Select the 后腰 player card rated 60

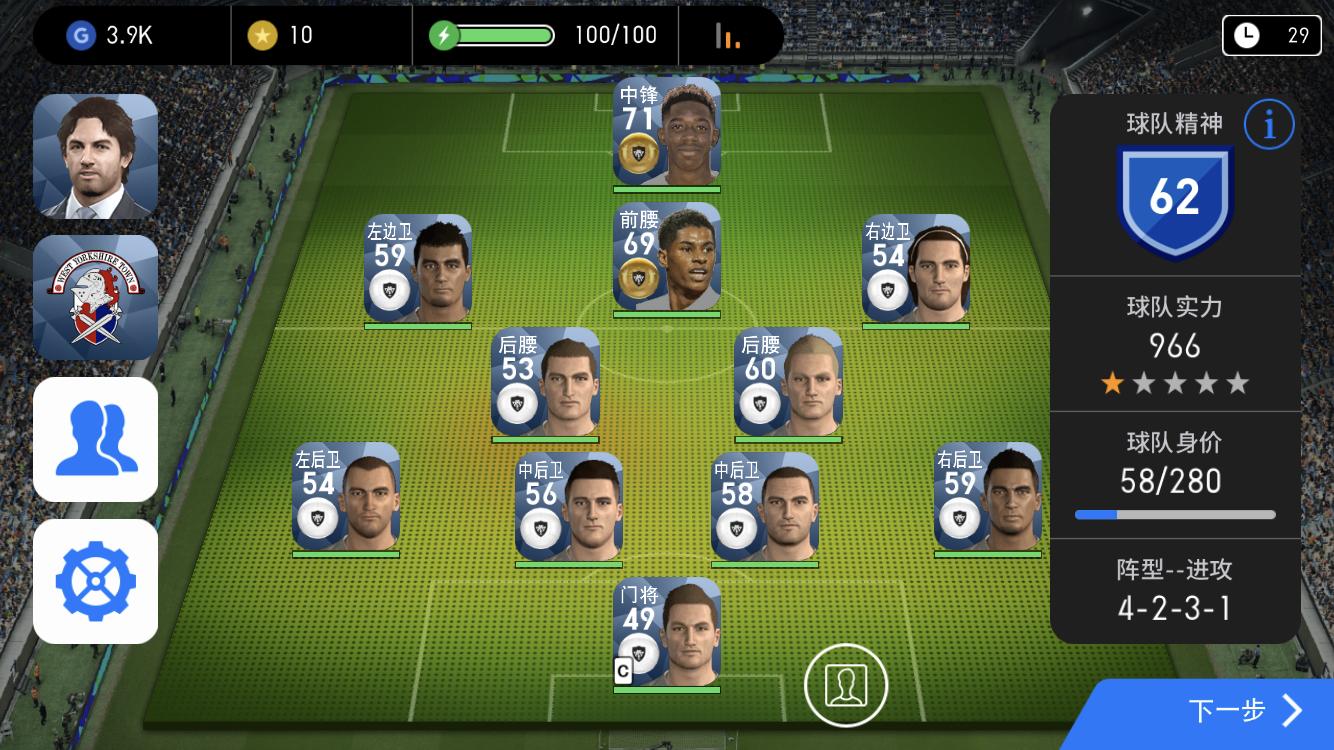pos(788,382)
